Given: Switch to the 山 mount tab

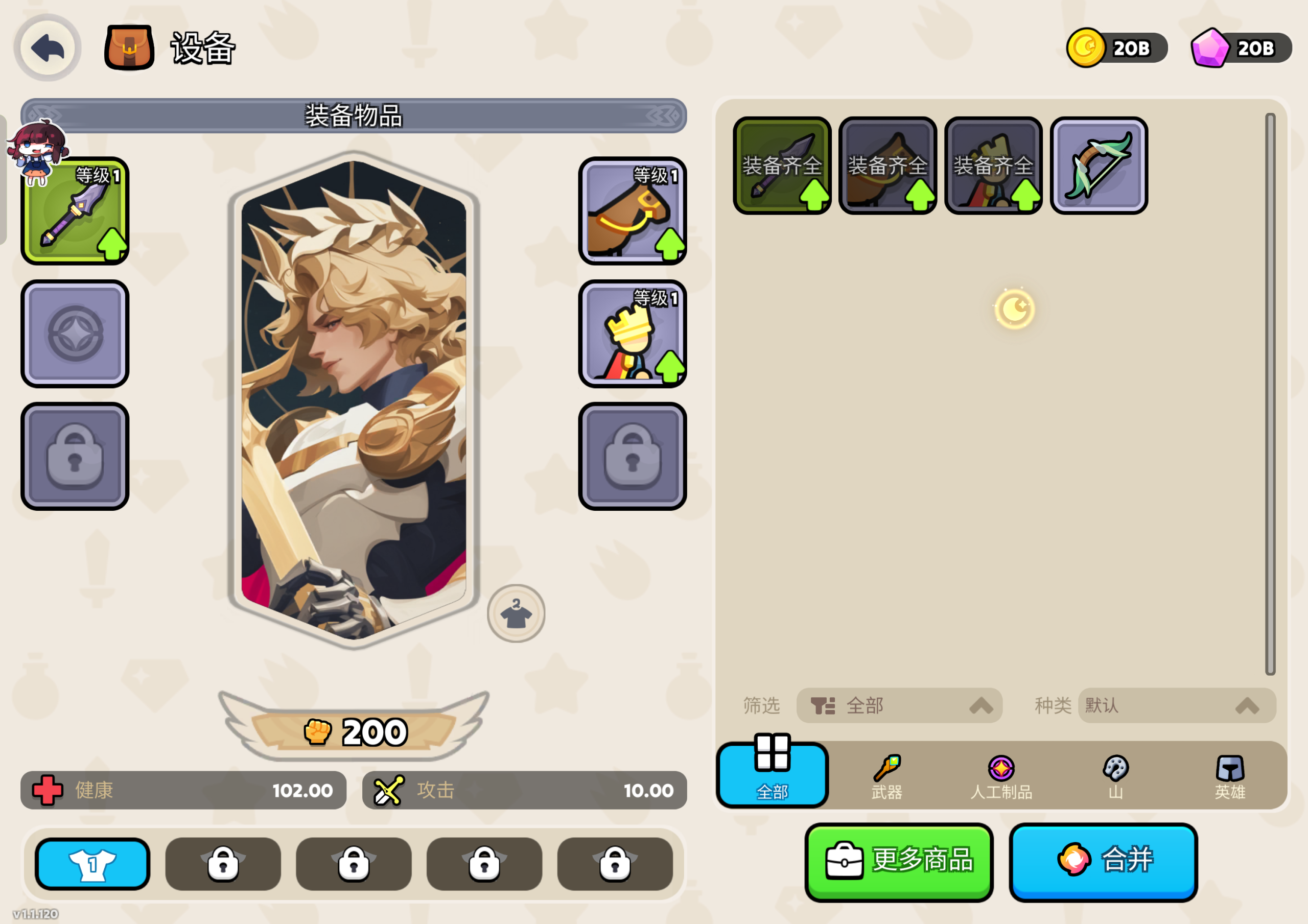Looking at the screenshot, I should pos(1115,776).
